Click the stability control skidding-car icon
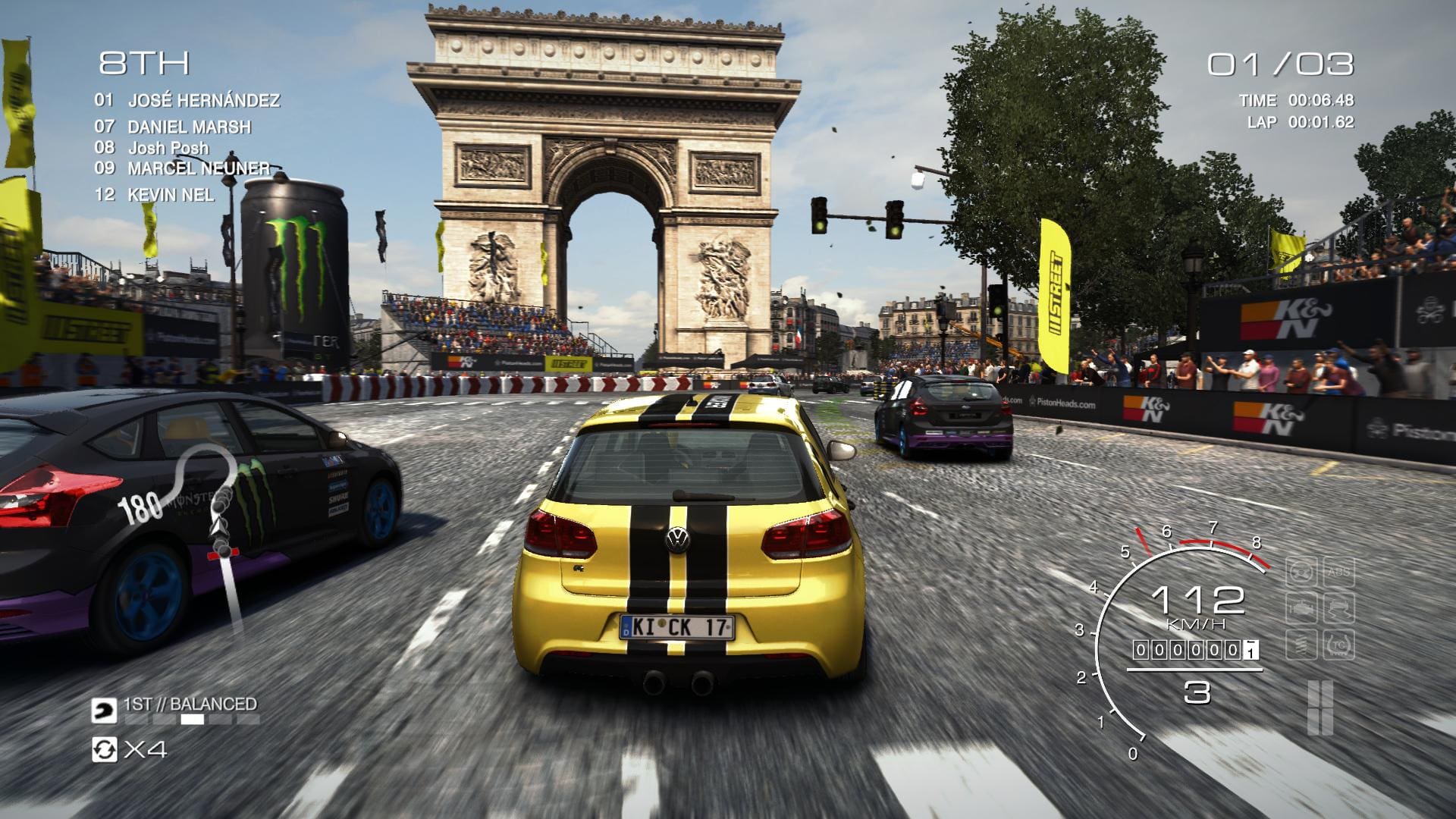 [x=1338, y=608]
